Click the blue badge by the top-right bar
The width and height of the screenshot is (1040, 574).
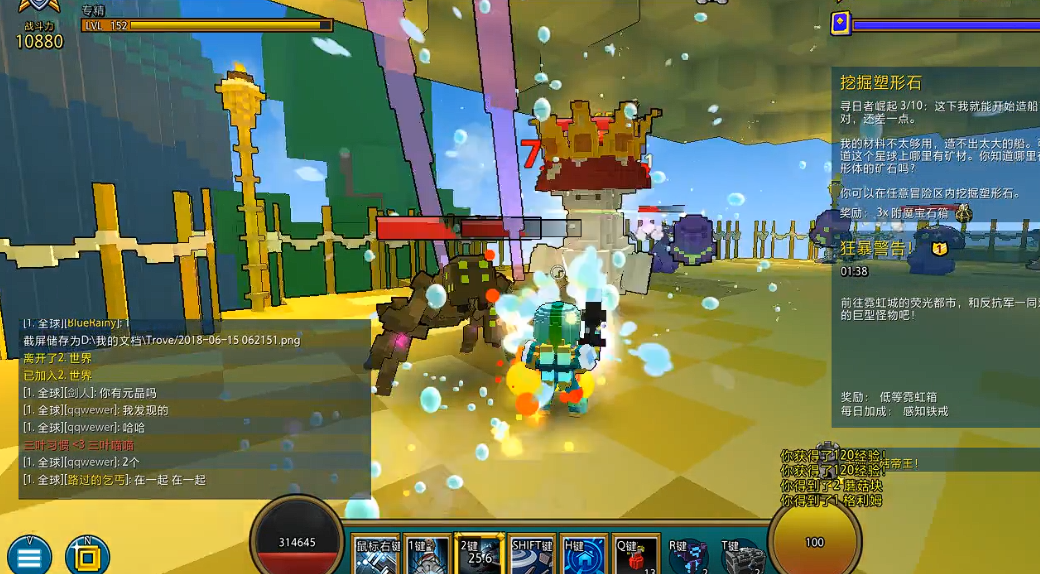tap(841, 22)
